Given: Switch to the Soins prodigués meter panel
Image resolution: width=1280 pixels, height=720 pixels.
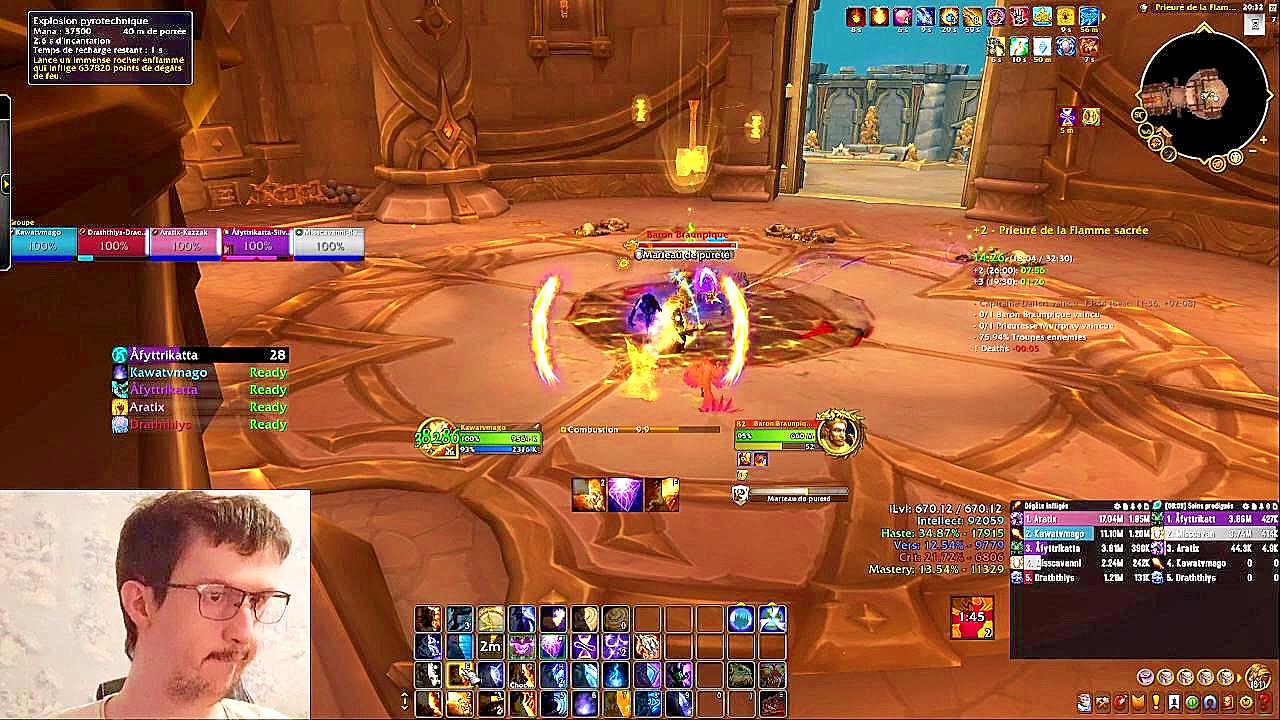Looking at the screenshot, I should [x=1211, y=507].
